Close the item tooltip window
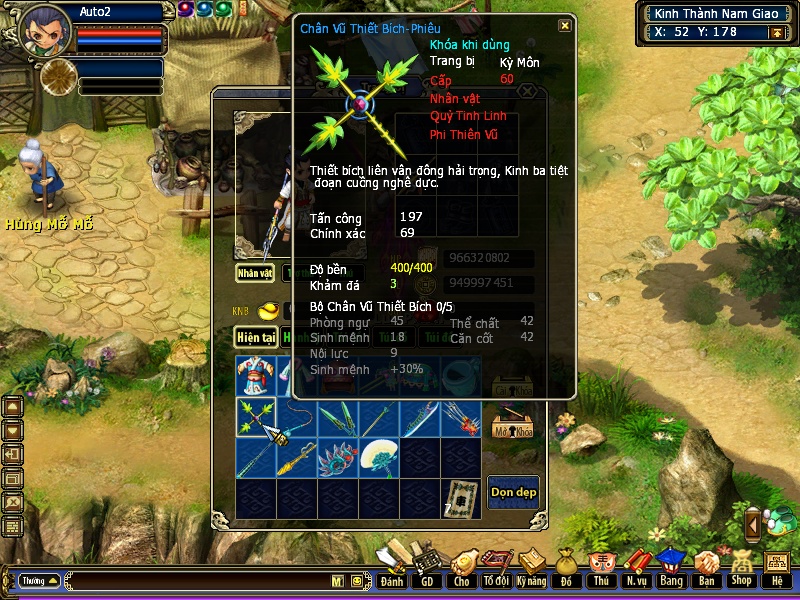The width and height of the screenshot is (800, 600). pyautogui.click(x=565, y=27)
